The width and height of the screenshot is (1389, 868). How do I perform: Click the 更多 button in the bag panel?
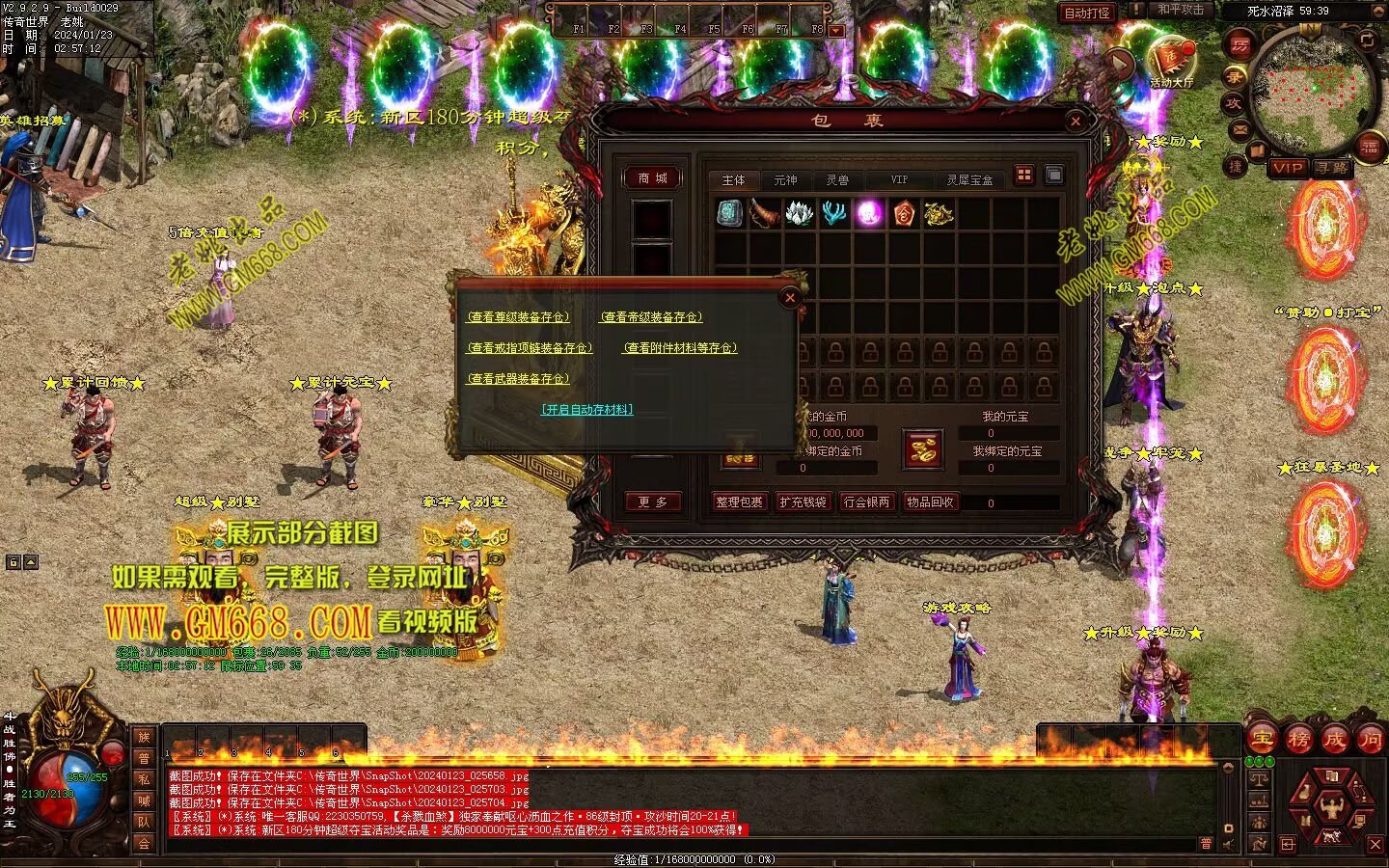click(x=652, y=502)
